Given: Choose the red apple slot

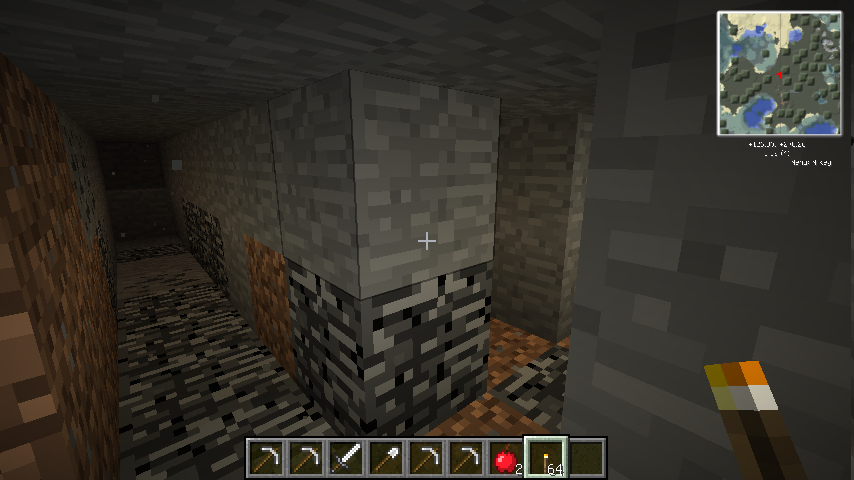Looking at the screenshot, I should pyautogui.click(x=506, y=459).
